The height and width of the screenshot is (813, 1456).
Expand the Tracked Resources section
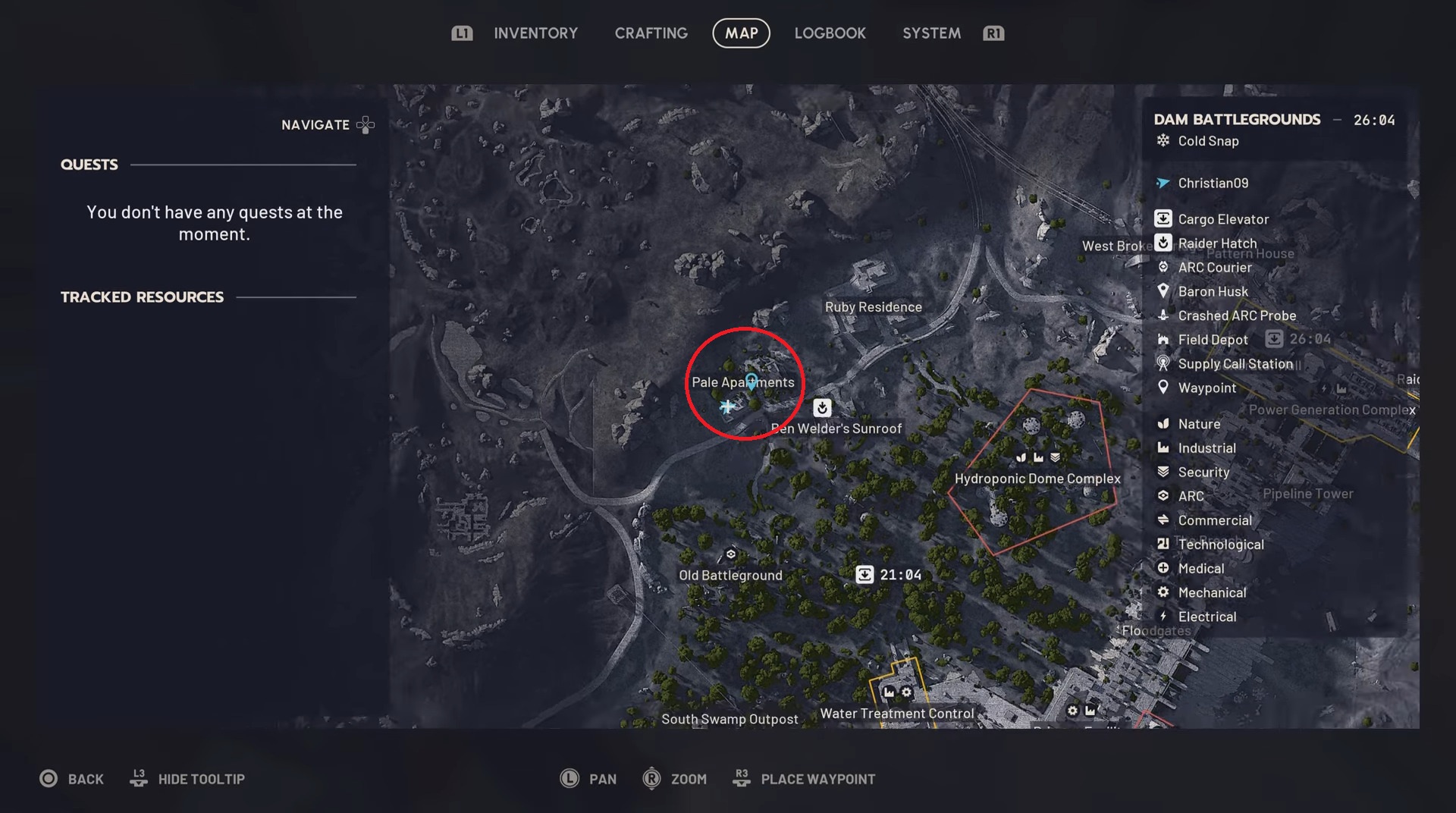click(142, 297)
